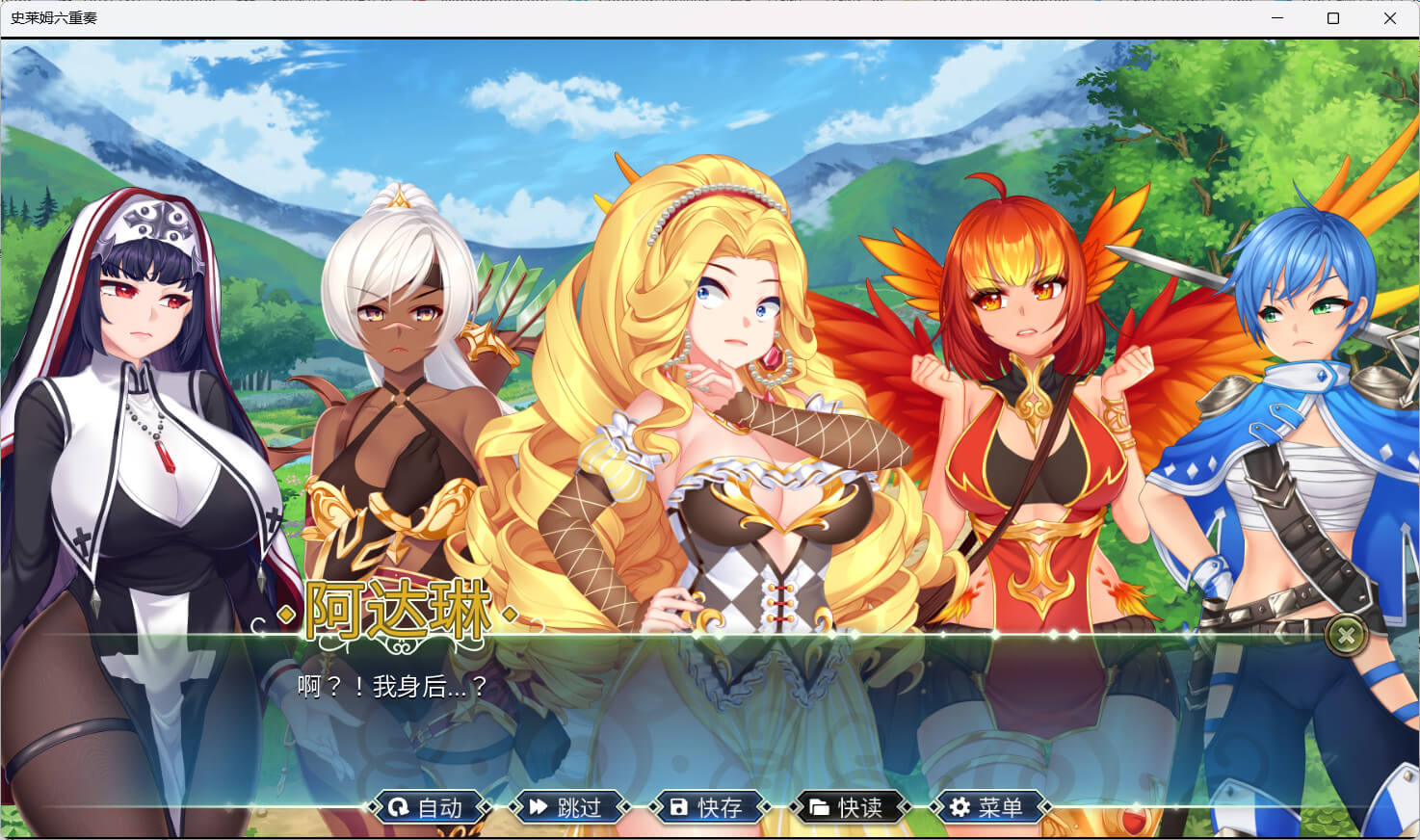Advance the dialogue text 啊？！我身后...？

(x=393, y=687)
